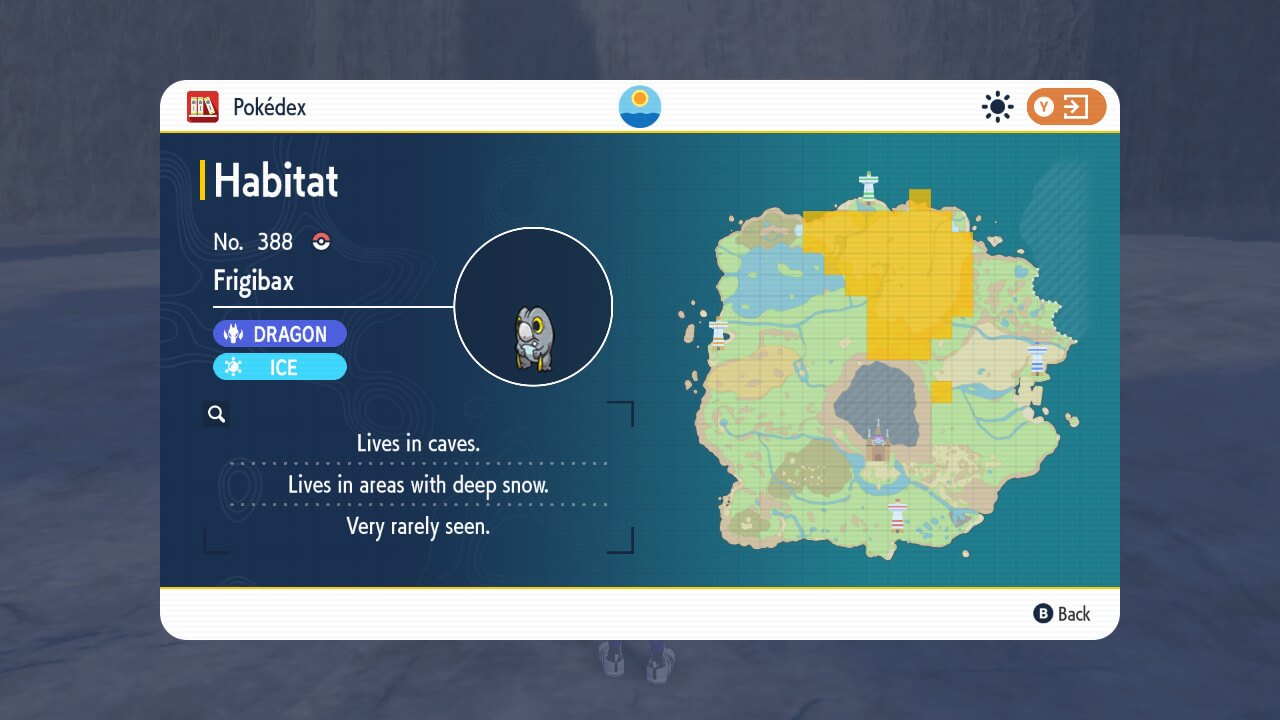Image resolution: width=1280 pixels, height=720 pixels.
Task: Click the Poké Ball icon beside No. 388
Action: point(320,241)
